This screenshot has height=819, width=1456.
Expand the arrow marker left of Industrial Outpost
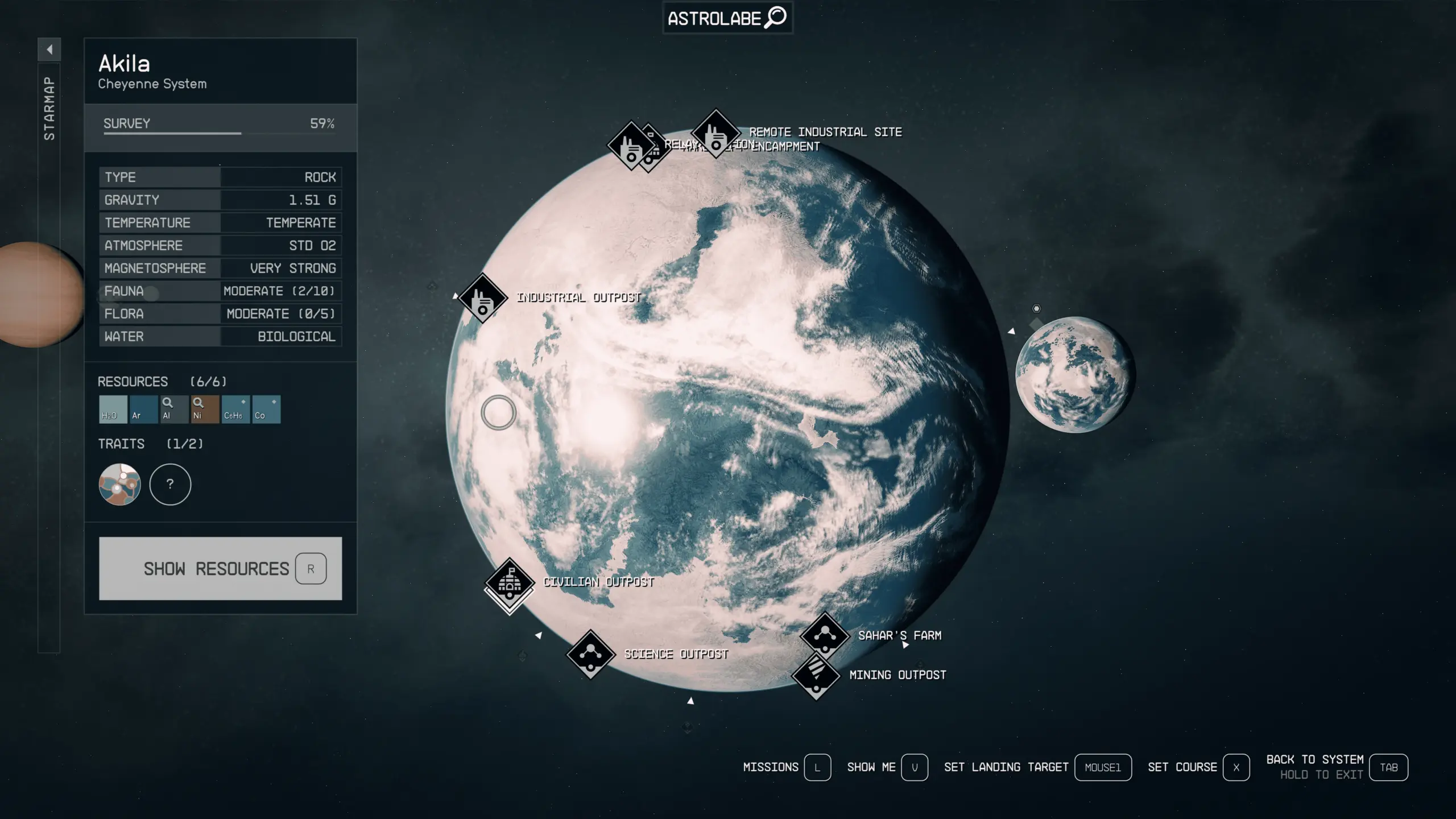pyautogui.click(x=456, y=295)
